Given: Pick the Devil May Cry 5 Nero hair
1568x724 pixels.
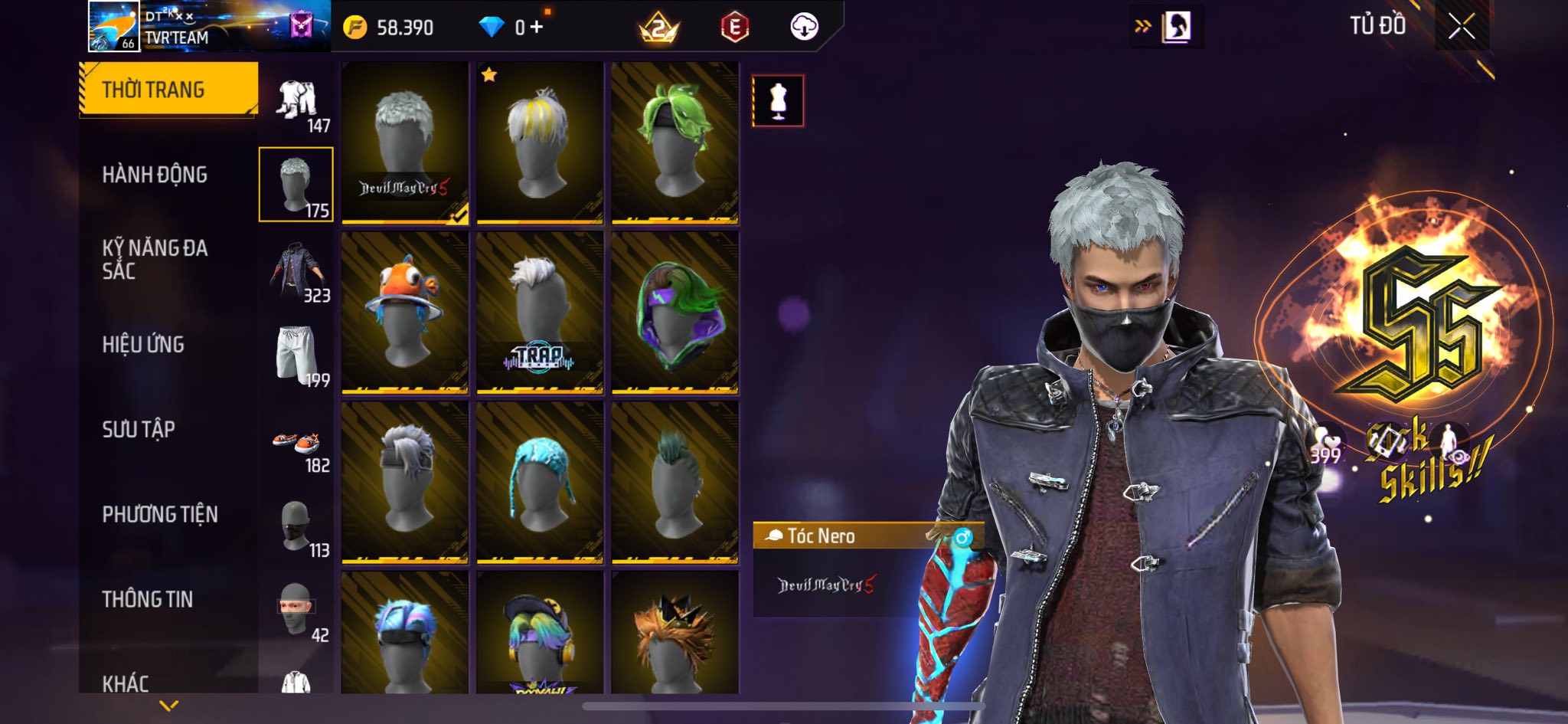Looking at the screenshot, I should coord(405,143).
